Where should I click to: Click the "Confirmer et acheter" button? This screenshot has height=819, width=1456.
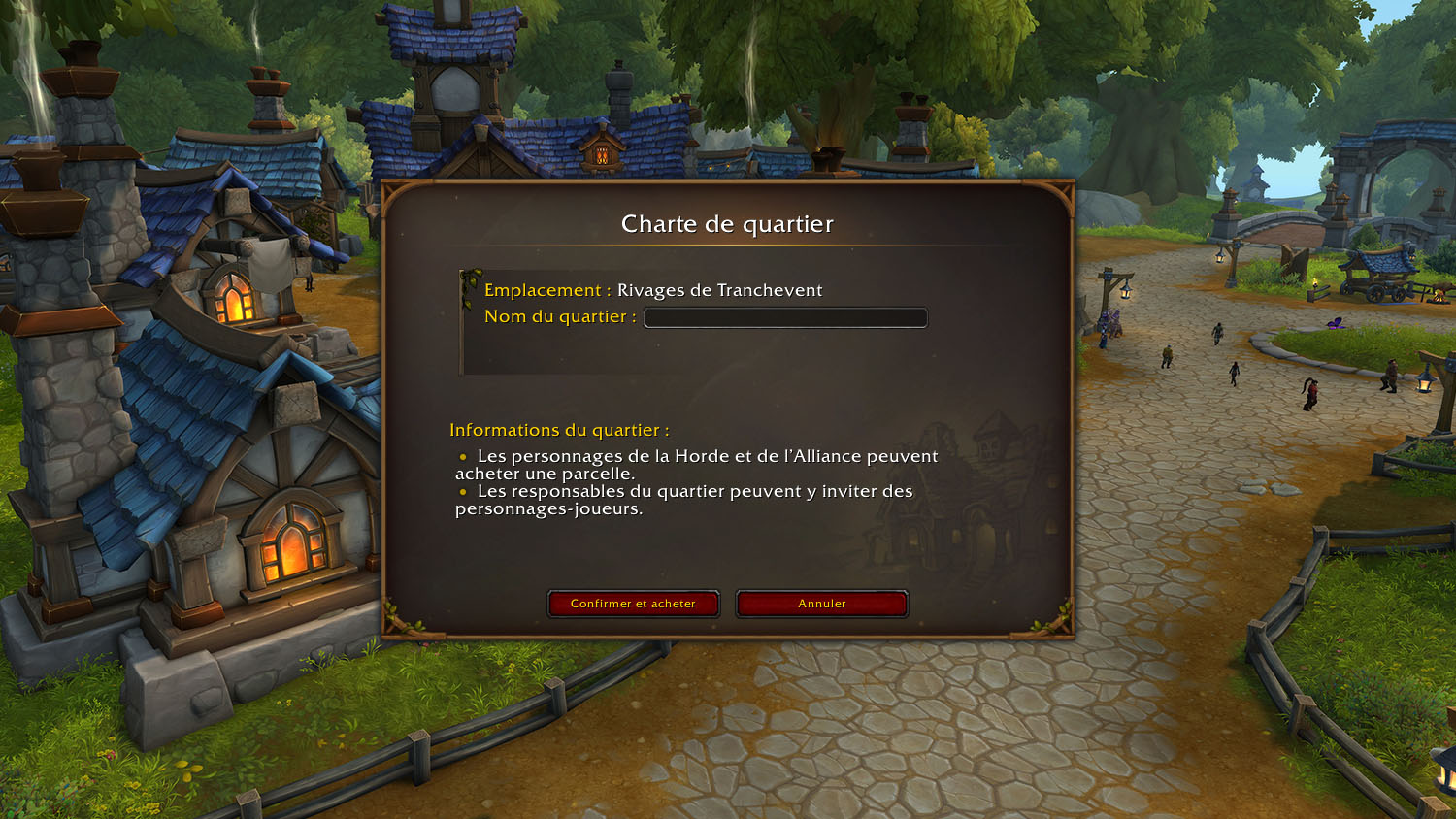click(x=633, y=604)
